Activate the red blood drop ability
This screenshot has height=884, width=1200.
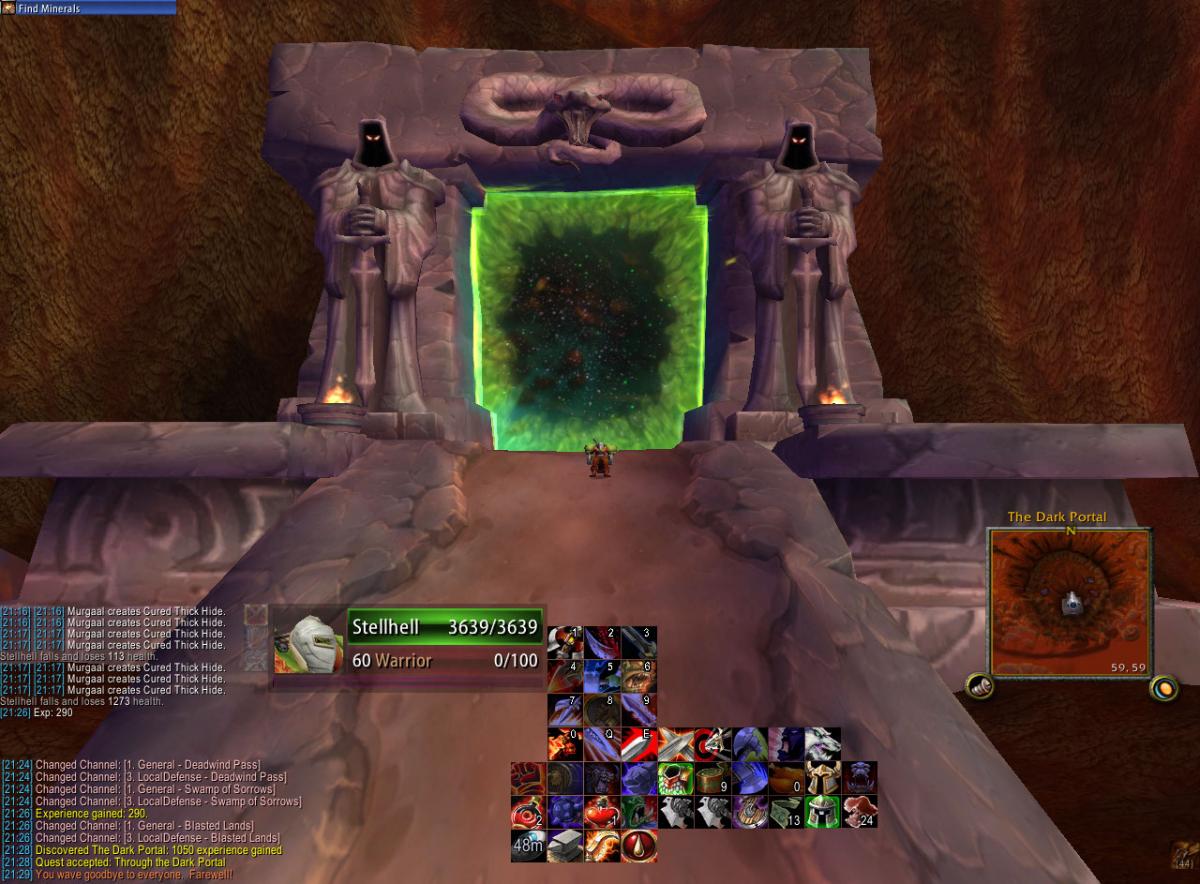click(639, 846)
